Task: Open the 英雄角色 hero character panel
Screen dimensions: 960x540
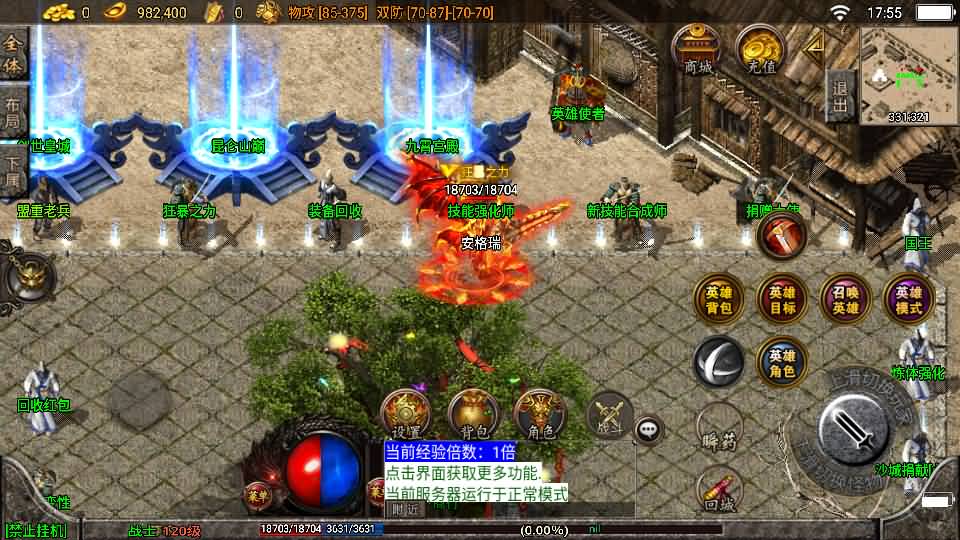Action: click(x=782, y=361)
